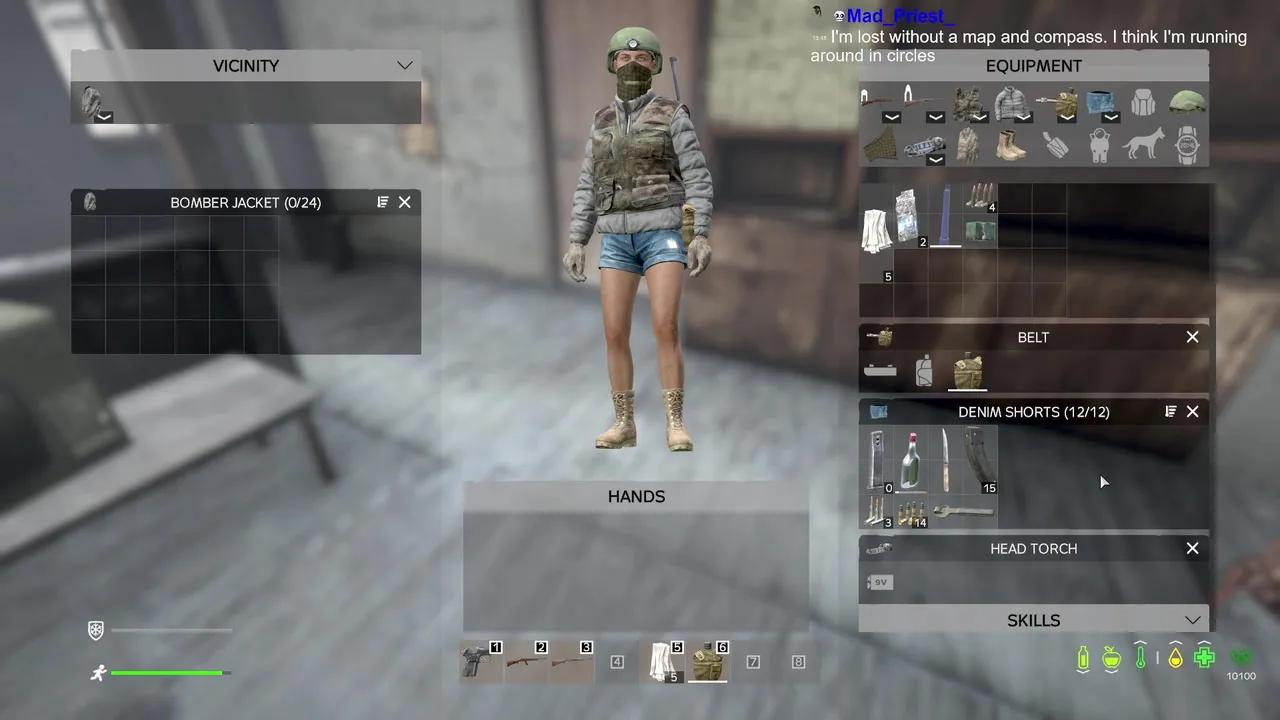Select the thermometer status icon
Viewport: 1280px width, 720px height.
[1141, 658]
